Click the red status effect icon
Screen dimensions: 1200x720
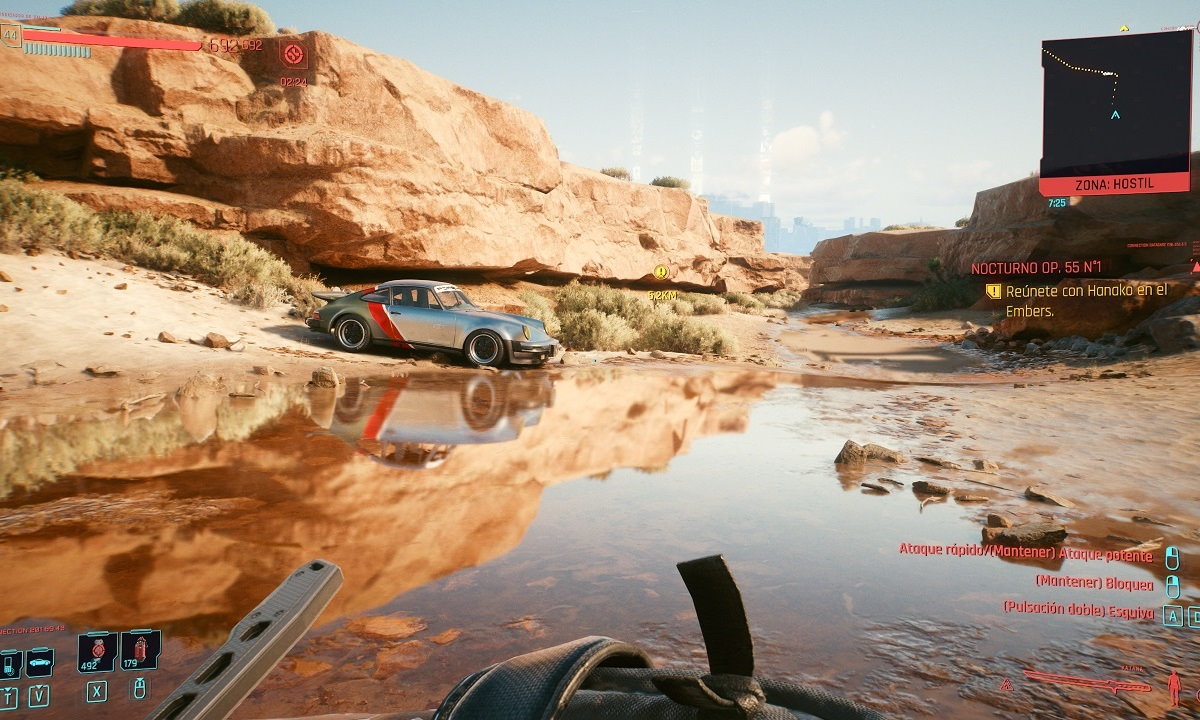coord(293,54)
